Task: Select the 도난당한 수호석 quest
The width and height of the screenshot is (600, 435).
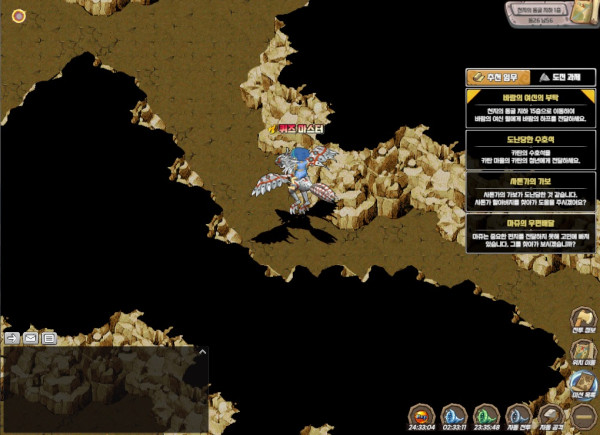Action: (x=530, y=149)
